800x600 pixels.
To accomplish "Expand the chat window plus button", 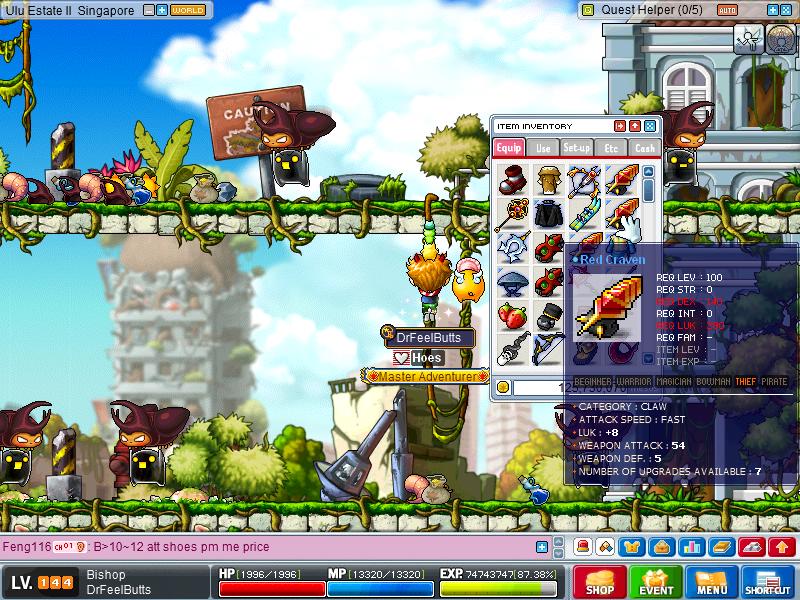I will [542, 547].
